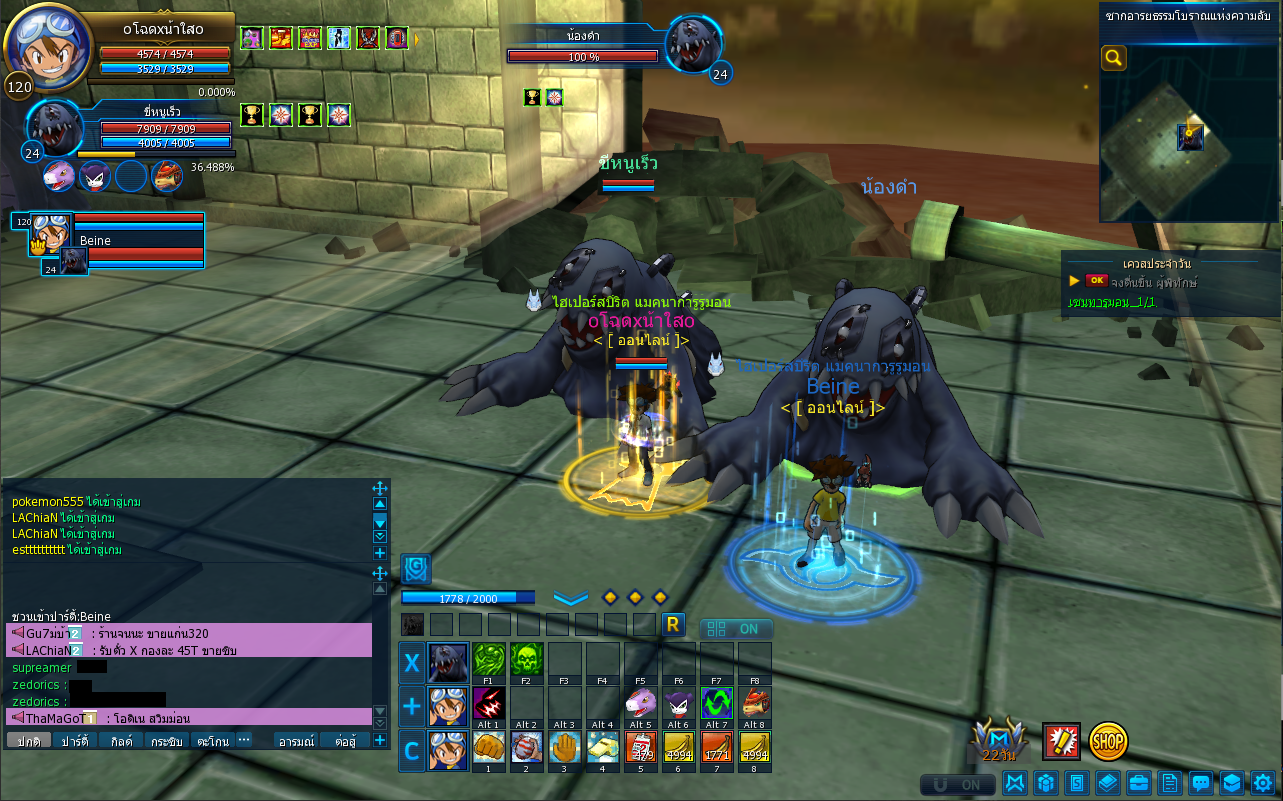Click the minimap magnifier button

coord(1114,59)
